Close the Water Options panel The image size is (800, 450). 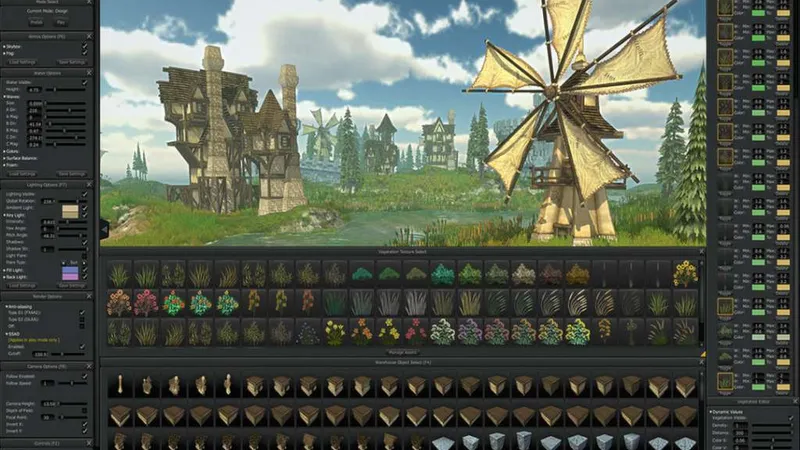(91, 73)
